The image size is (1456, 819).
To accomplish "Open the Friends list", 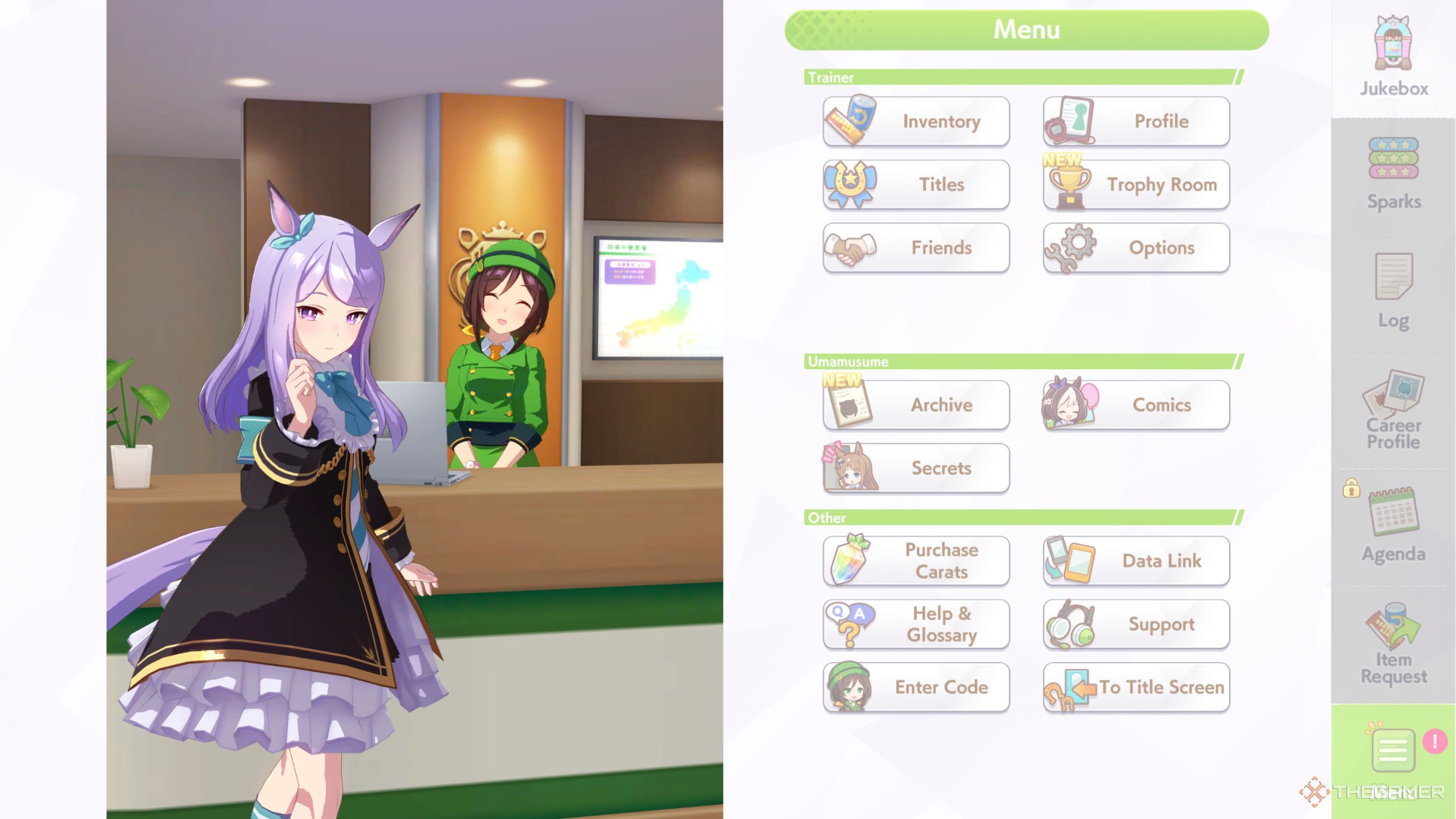I will coord(916,247).
